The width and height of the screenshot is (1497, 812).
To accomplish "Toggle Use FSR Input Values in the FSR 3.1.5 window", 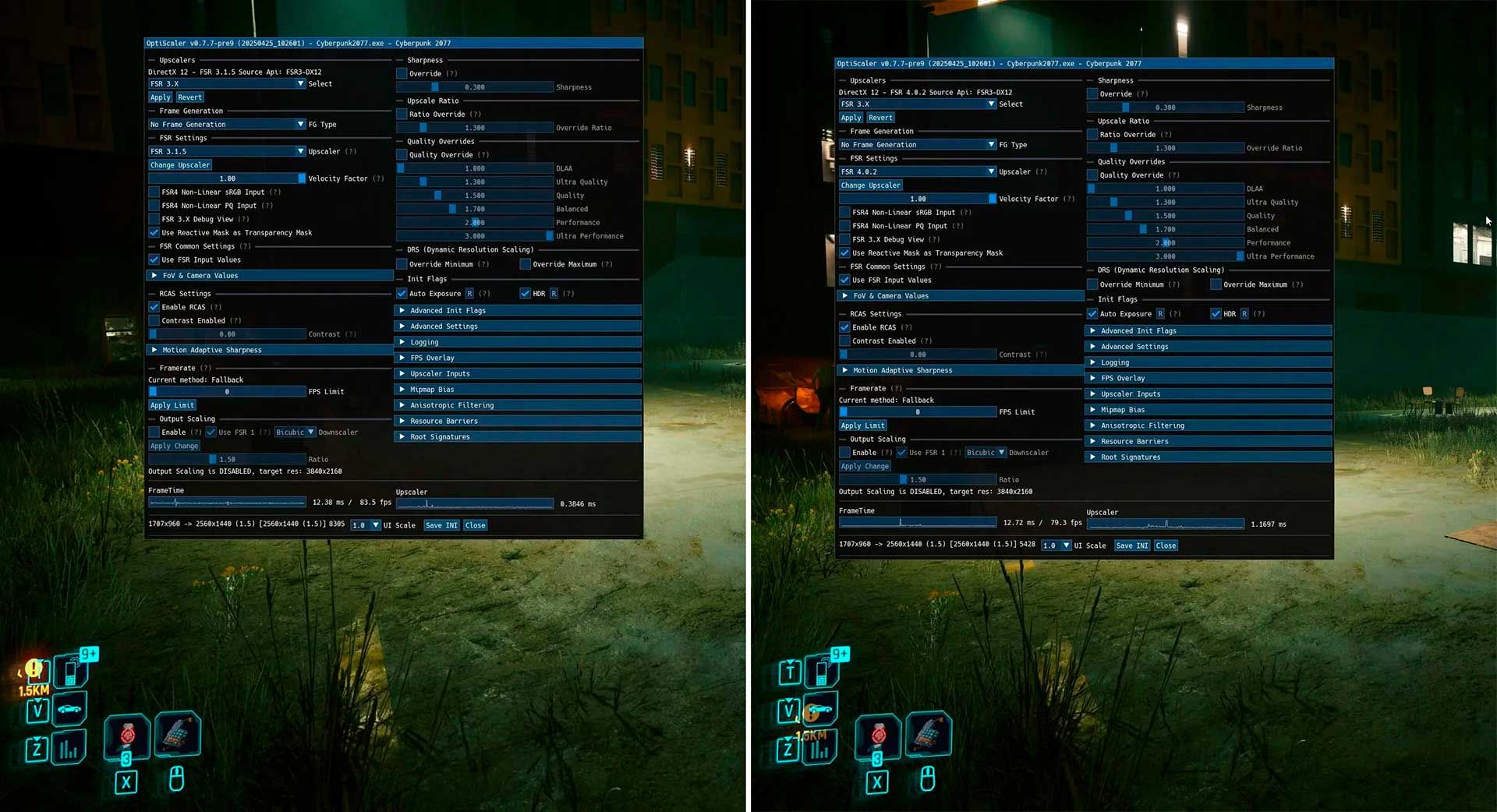I will point(154,259).
